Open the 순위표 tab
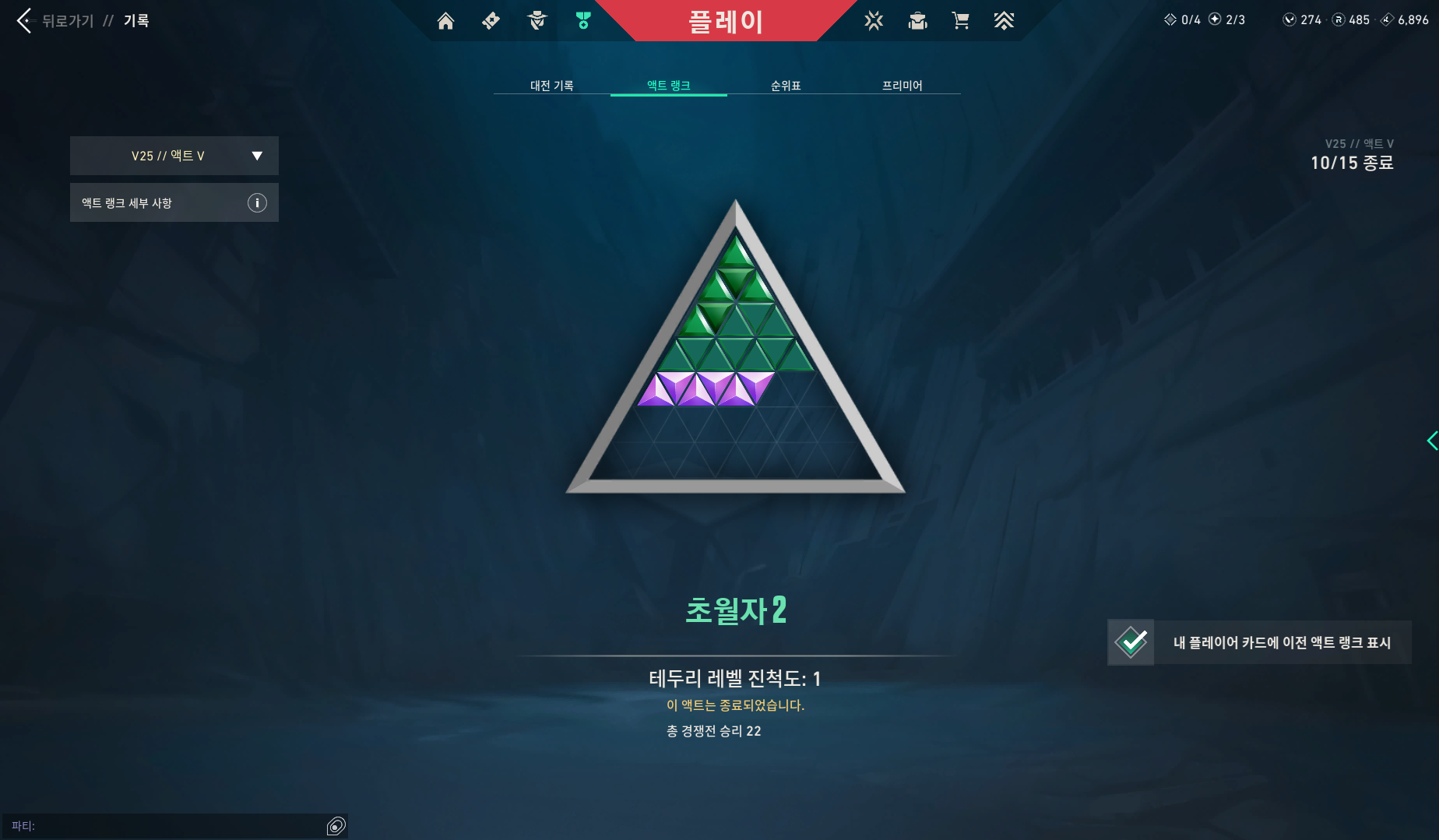This screenshot has height=840, width=1439. pos(786,86)
